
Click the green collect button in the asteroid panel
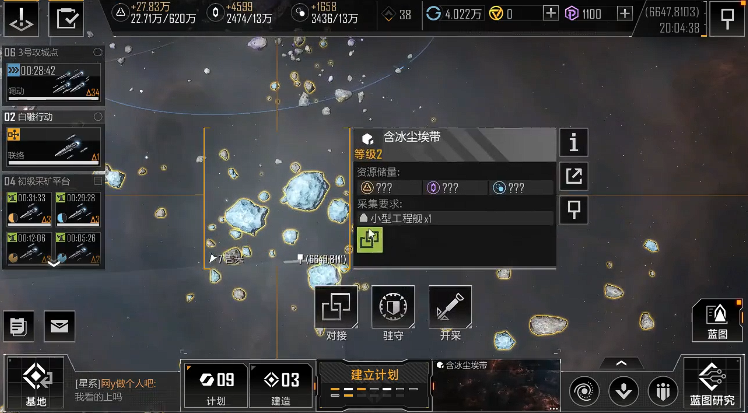coord(370,239)
